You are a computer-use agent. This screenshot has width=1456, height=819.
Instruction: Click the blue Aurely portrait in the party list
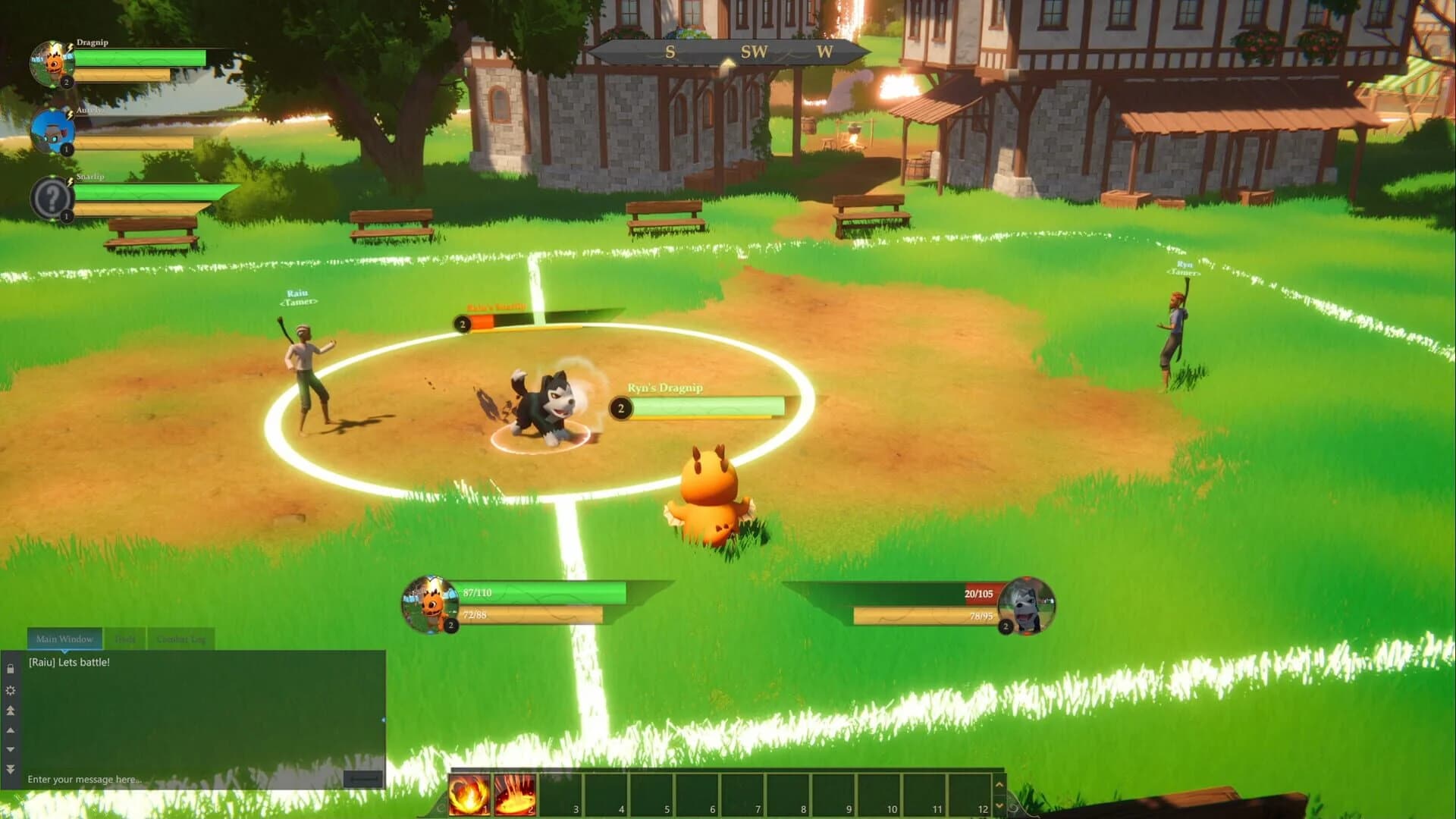pos(53,130)
